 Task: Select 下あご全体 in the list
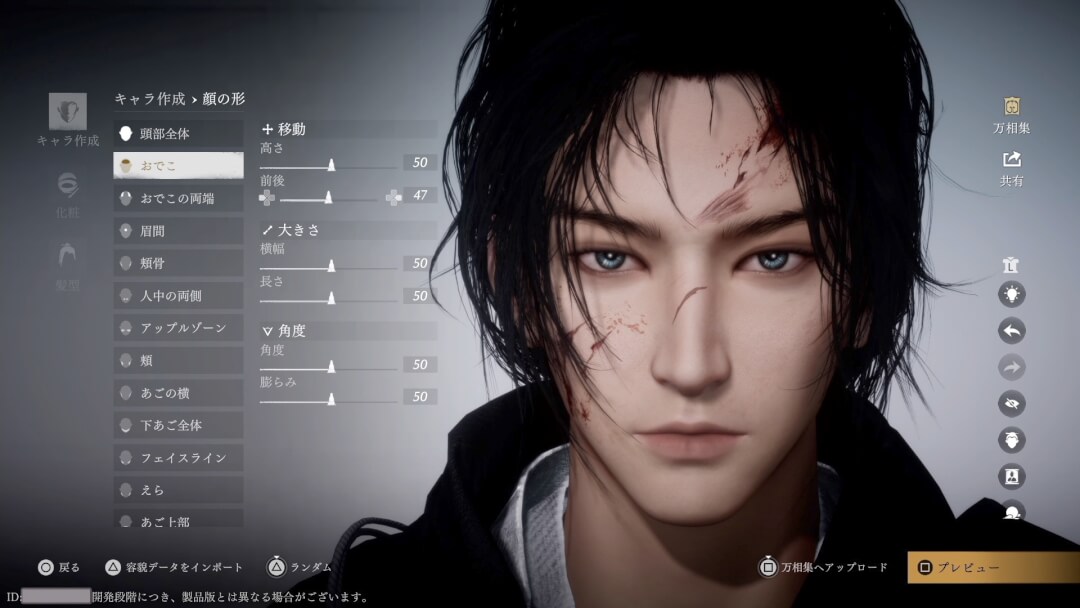[x=178, y=425]
